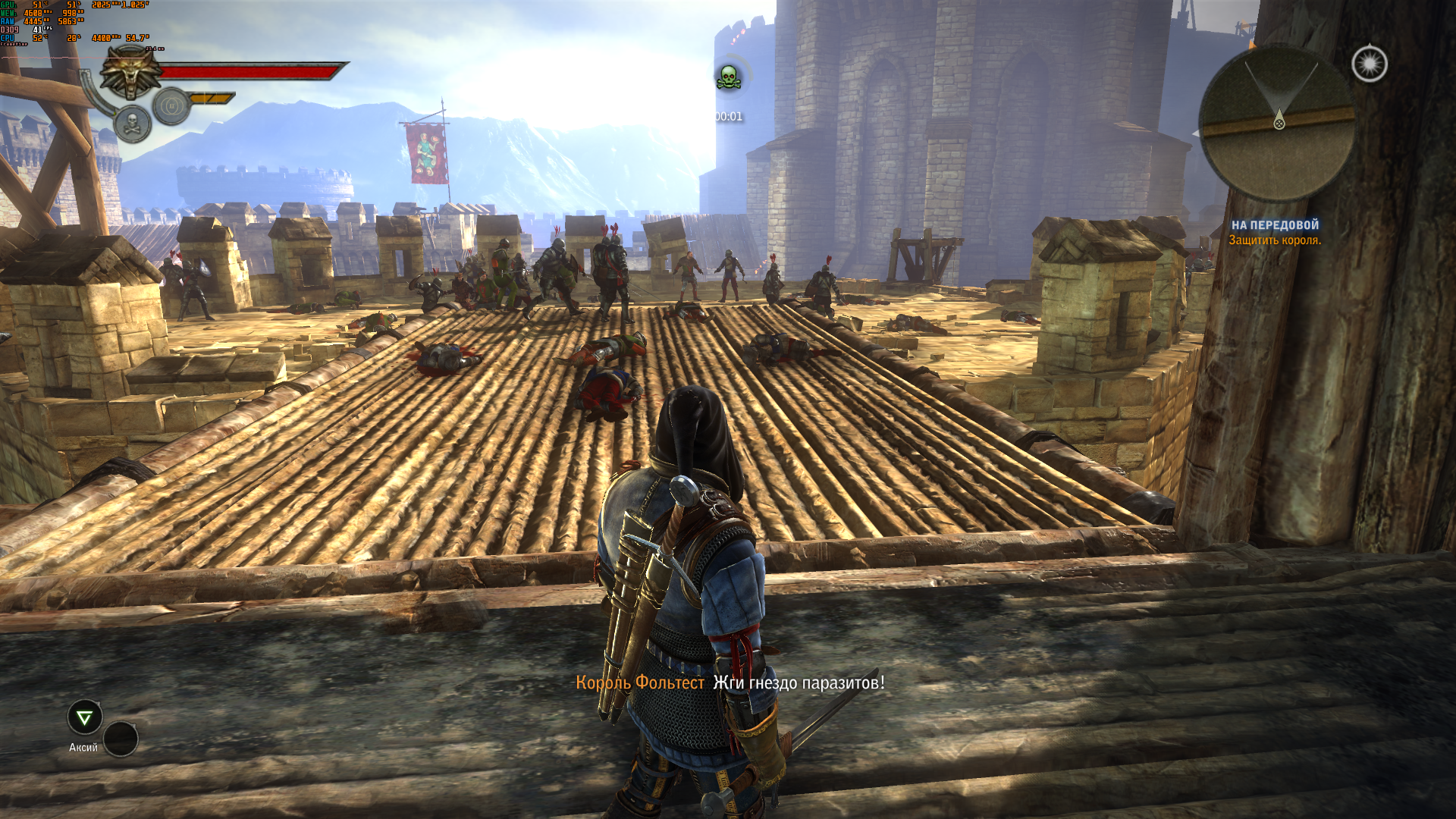Click the green skull poison effect icon
This screenshot has width=1456, height=819.
pyautogui.click(x=729, y=77)
